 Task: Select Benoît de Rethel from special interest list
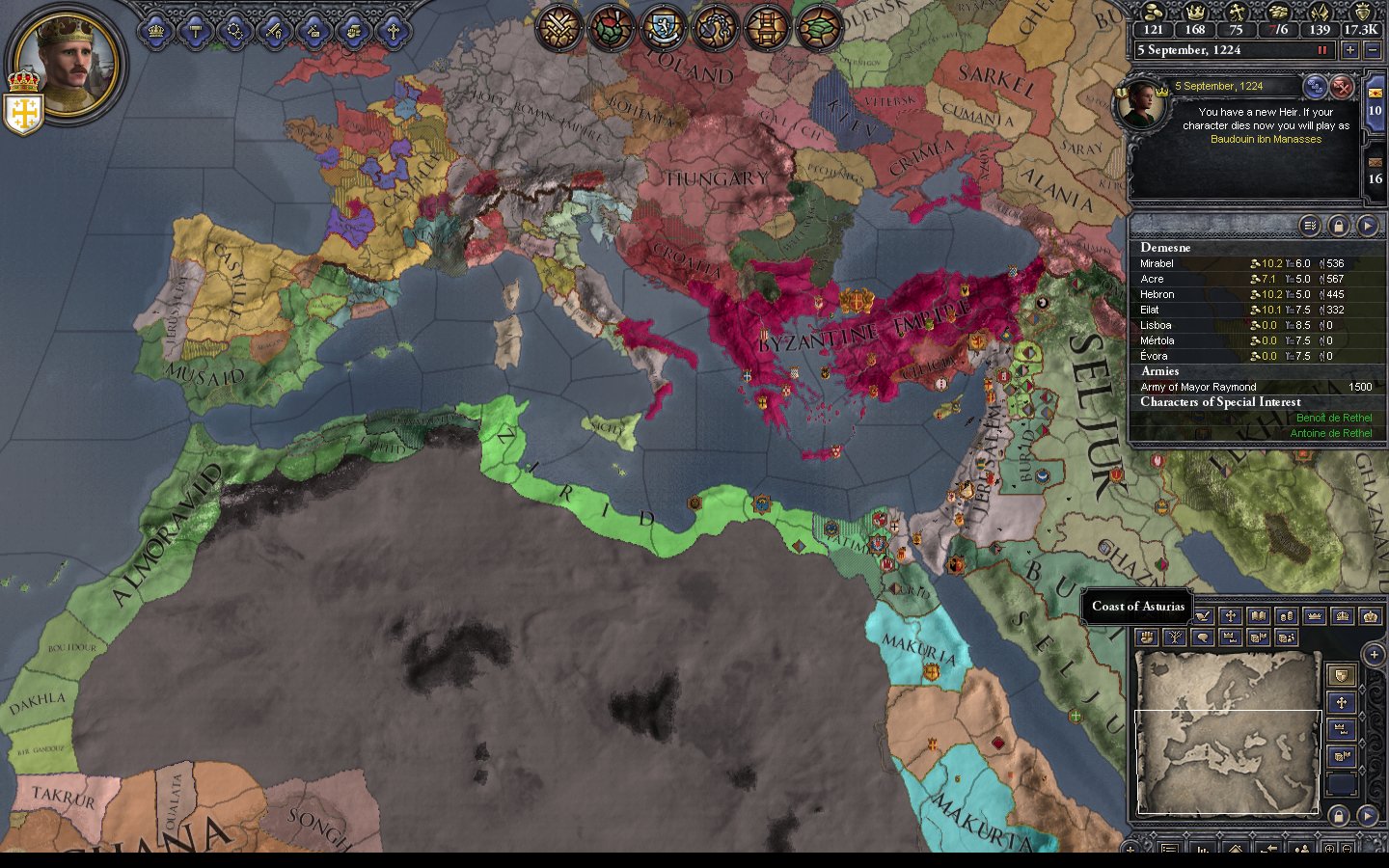pos(1333,418)
